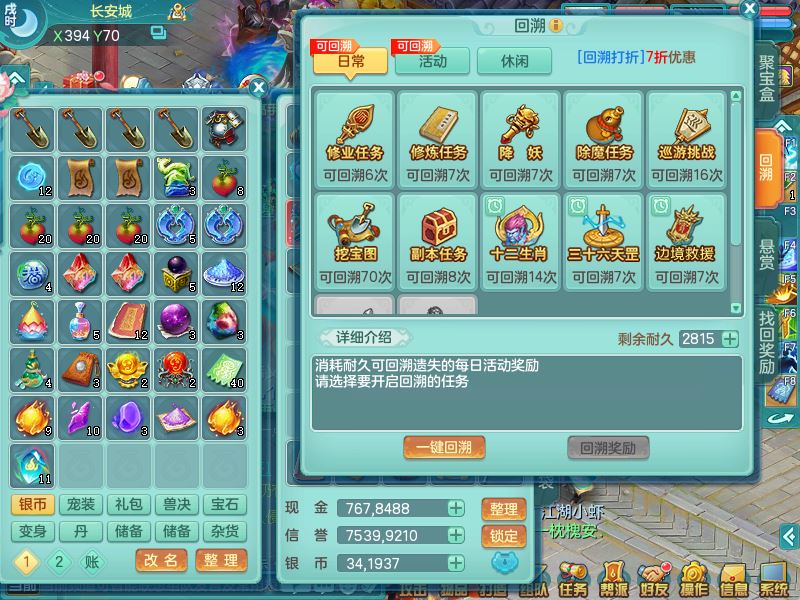Click the 锁定 button
Image resolution: width=800 pixels, height=600 pixels.
point(504,536)
